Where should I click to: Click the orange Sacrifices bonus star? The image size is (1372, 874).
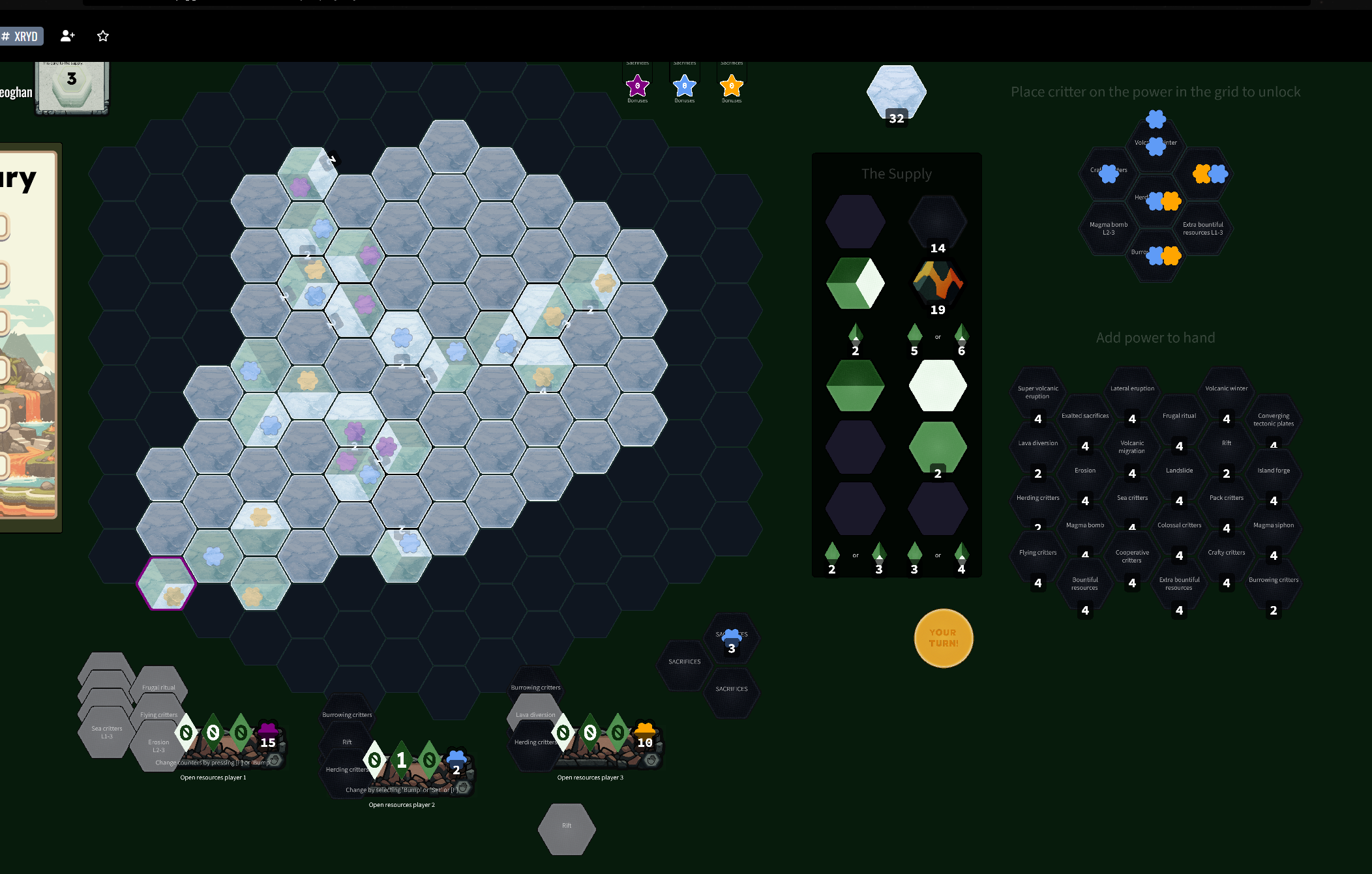tap(731, 85)
